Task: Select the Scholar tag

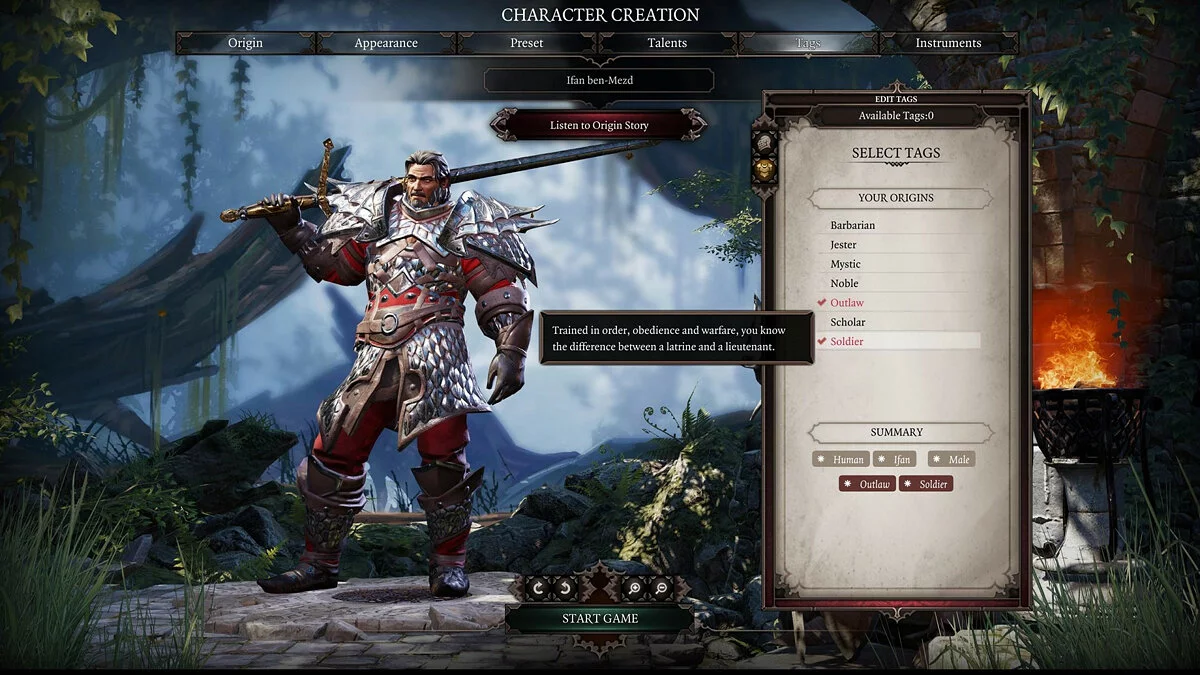Action: [x=847, y=322]
